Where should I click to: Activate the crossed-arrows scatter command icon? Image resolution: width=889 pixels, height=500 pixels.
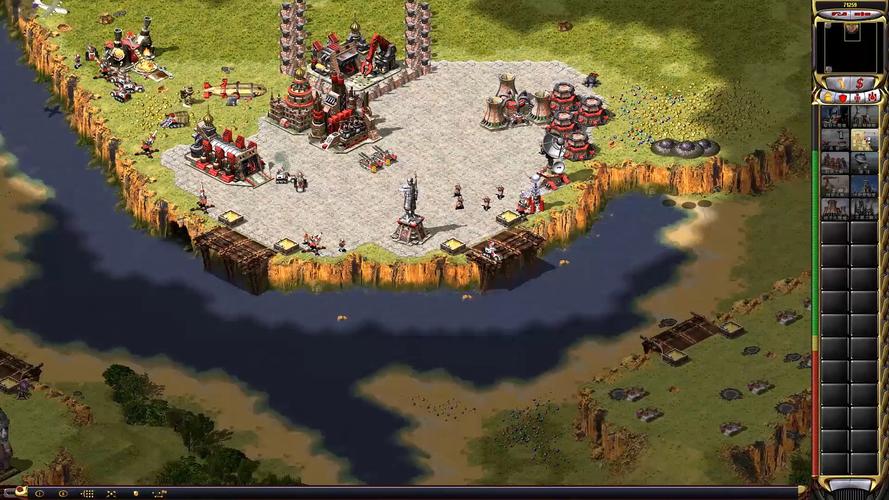tap(111, 493)
